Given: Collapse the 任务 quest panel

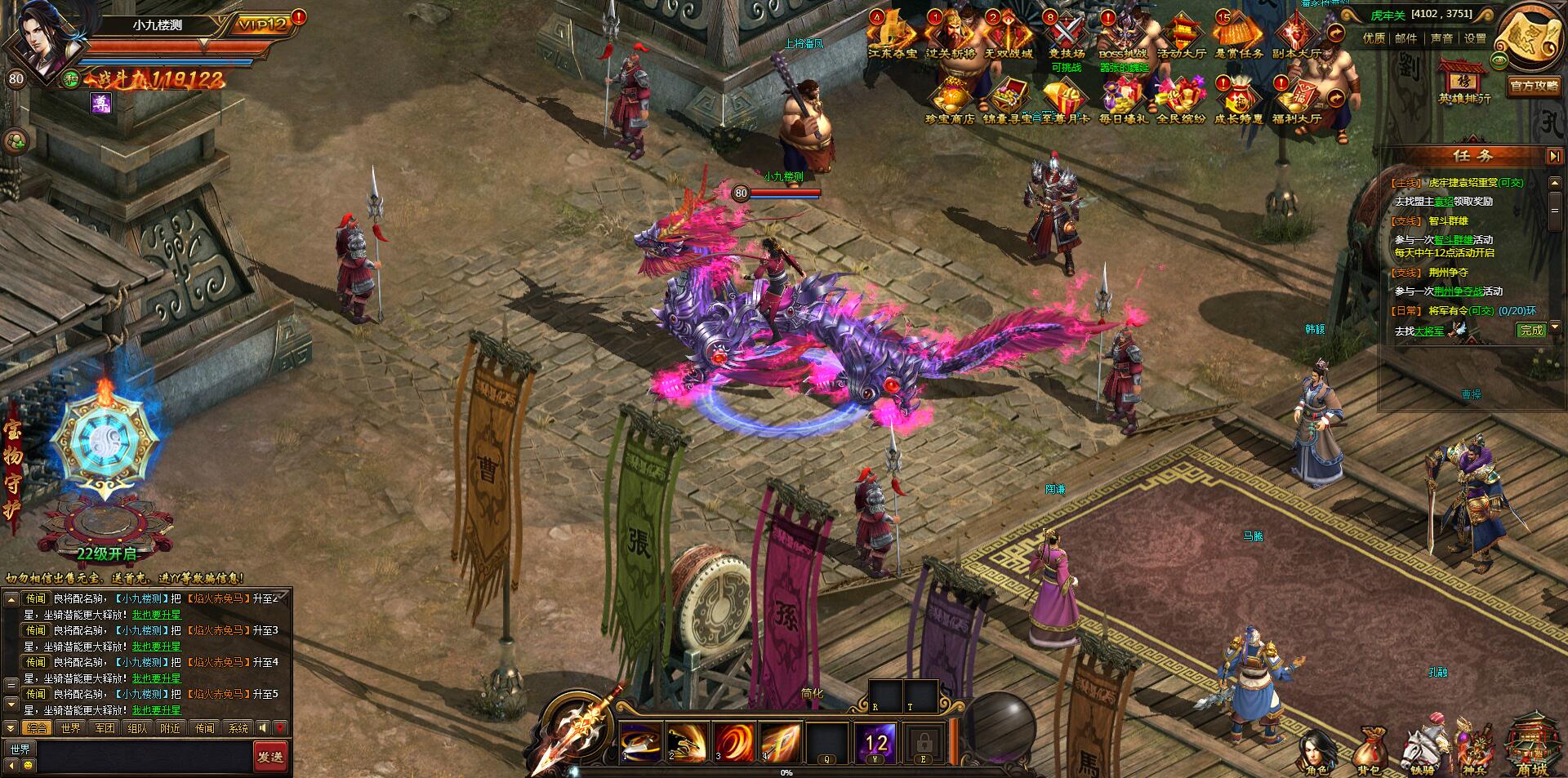Looking at the screenshot, I should [x=1553, y=156].
